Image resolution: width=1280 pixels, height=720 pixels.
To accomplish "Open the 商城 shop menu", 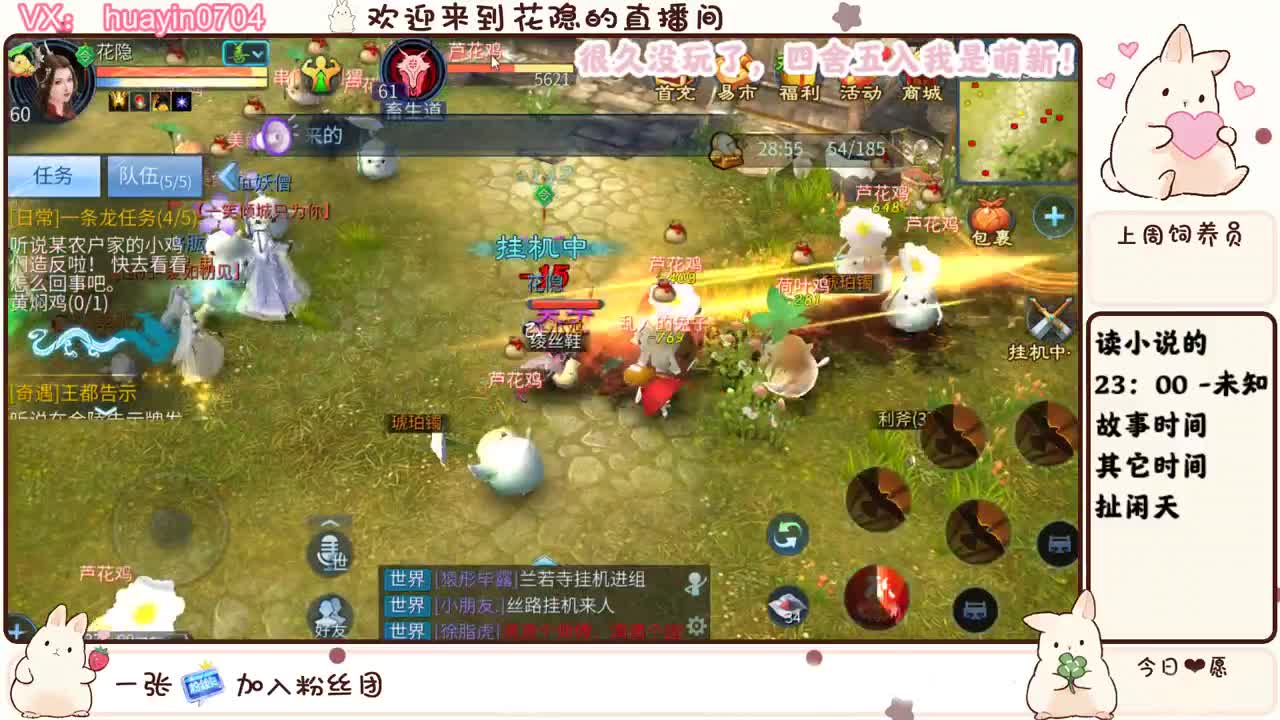I will pos(923,94).
